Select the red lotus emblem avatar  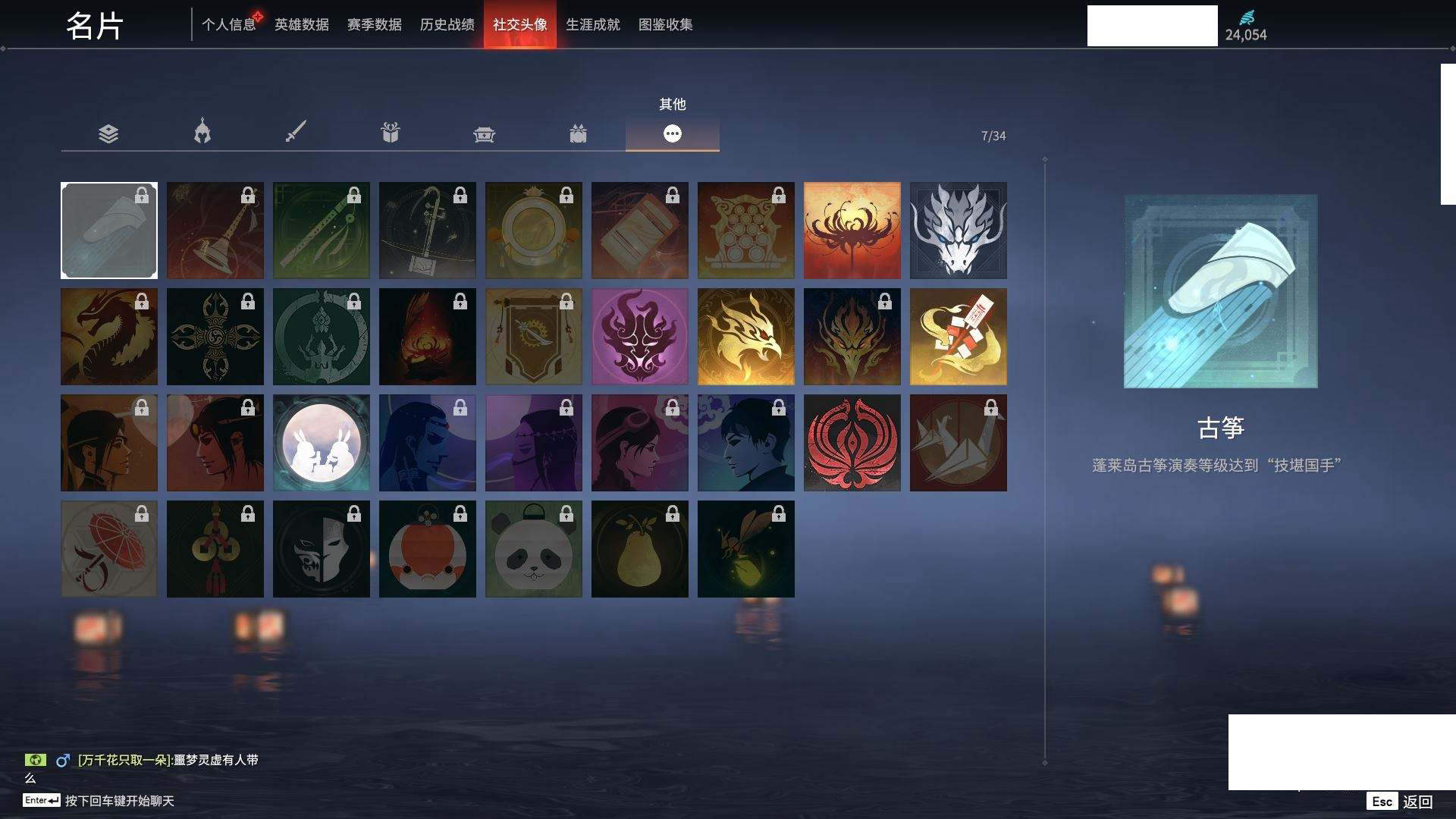[852, 443]
